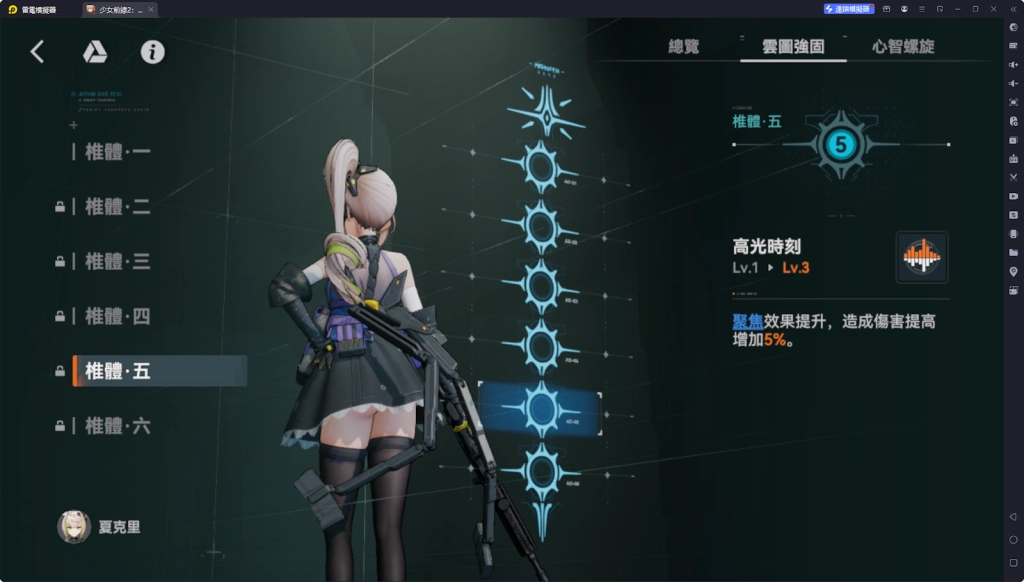The width and height of the screenshot is (1024, 582).
Task: Choose the 椎體·六 entry
Action: point(117,426)
